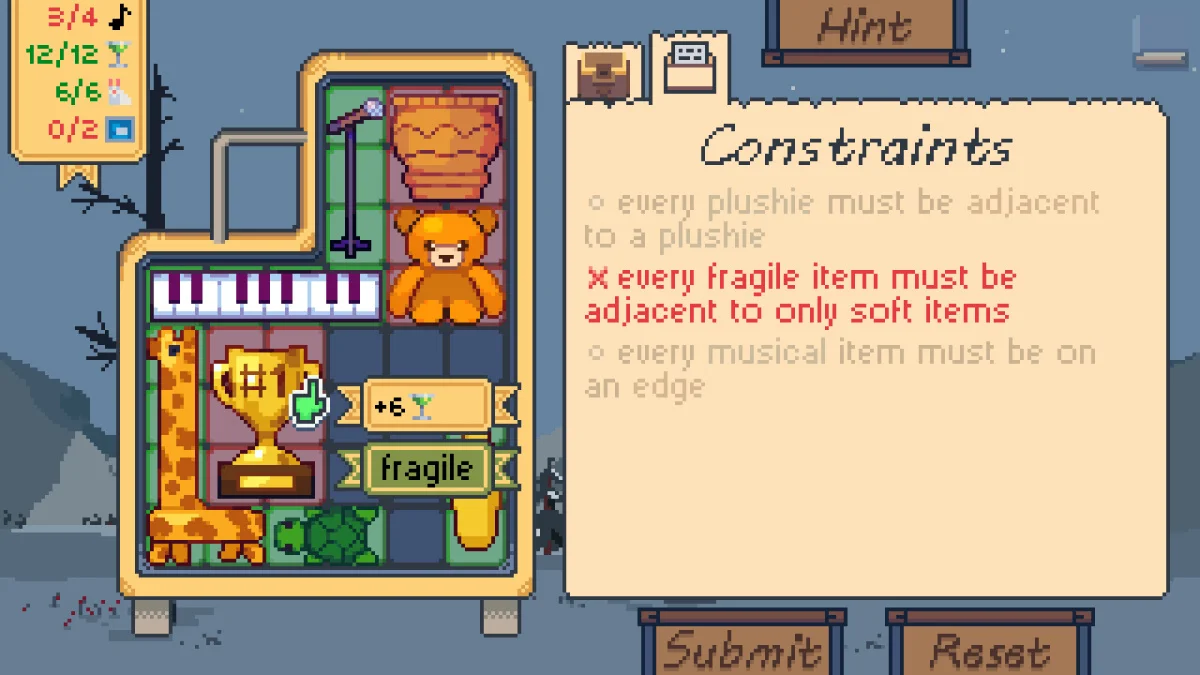This screenshot has width=1200, height=675.
Task: Choose the green turtle plushie
Action: click(329, 537)
